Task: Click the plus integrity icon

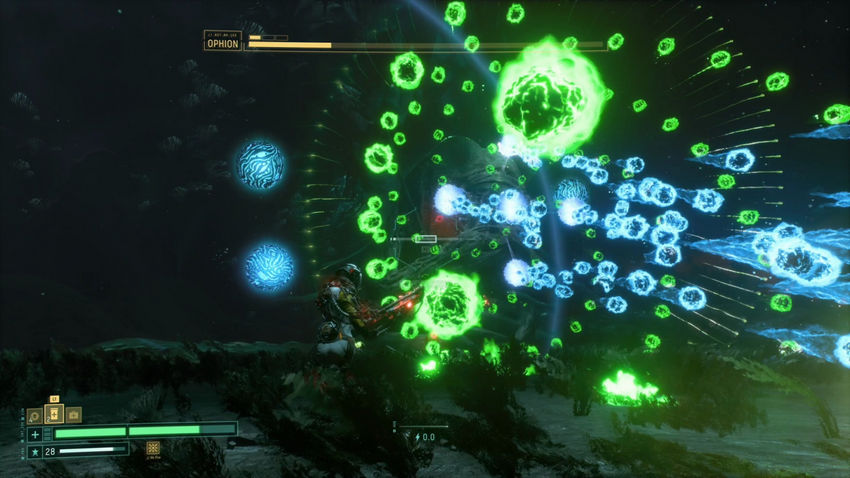Action: (35, 433)
